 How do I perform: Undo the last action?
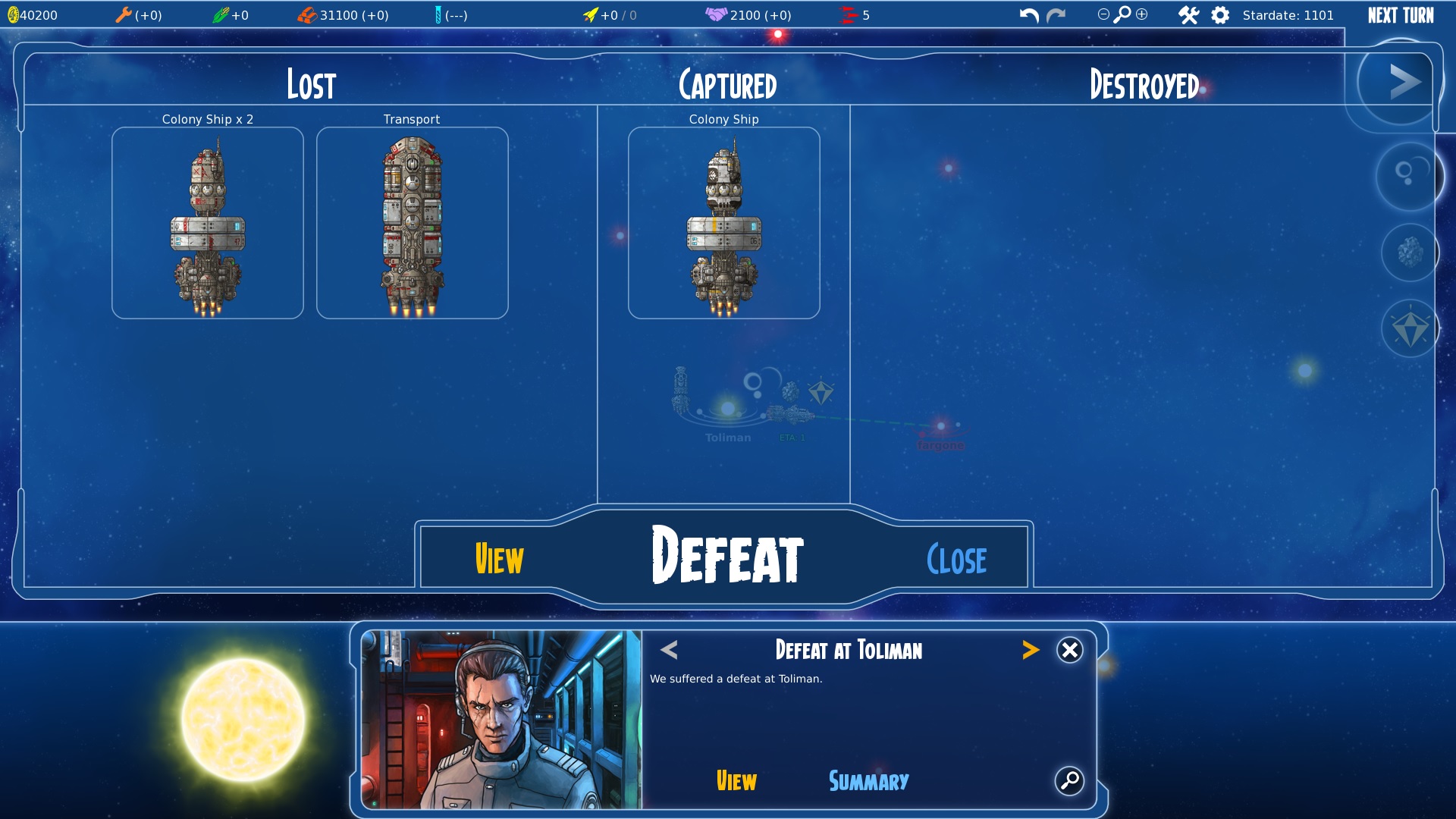coord(1028,15)
